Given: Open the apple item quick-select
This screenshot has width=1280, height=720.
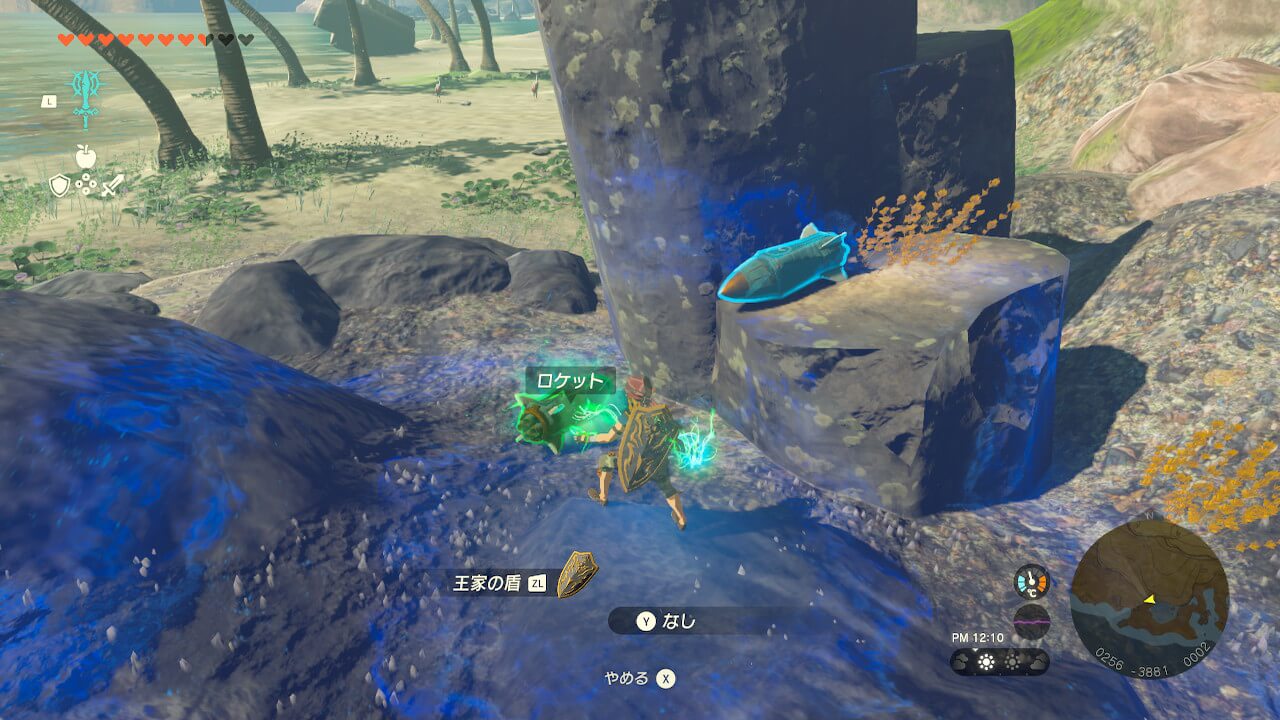Looking at the screenshot, I should (86, 156).
